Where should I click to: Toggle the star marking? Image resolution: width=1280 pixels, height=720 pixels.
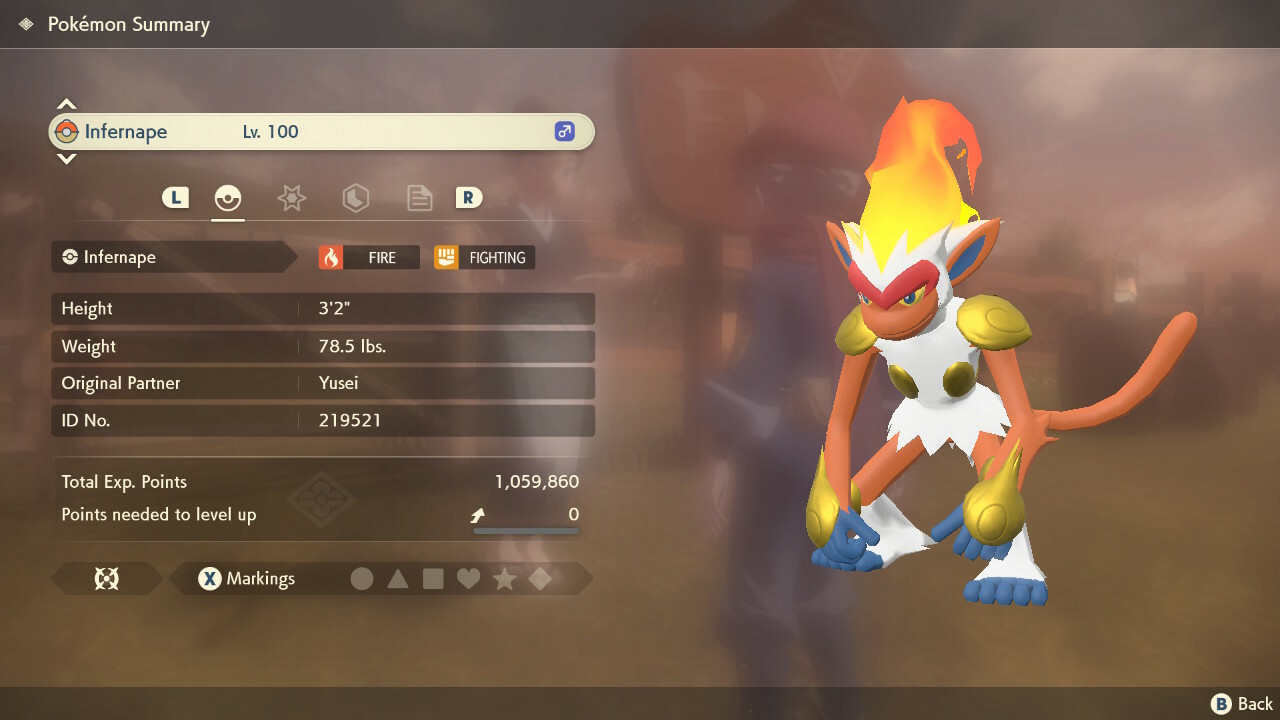(x=504, y=579)
